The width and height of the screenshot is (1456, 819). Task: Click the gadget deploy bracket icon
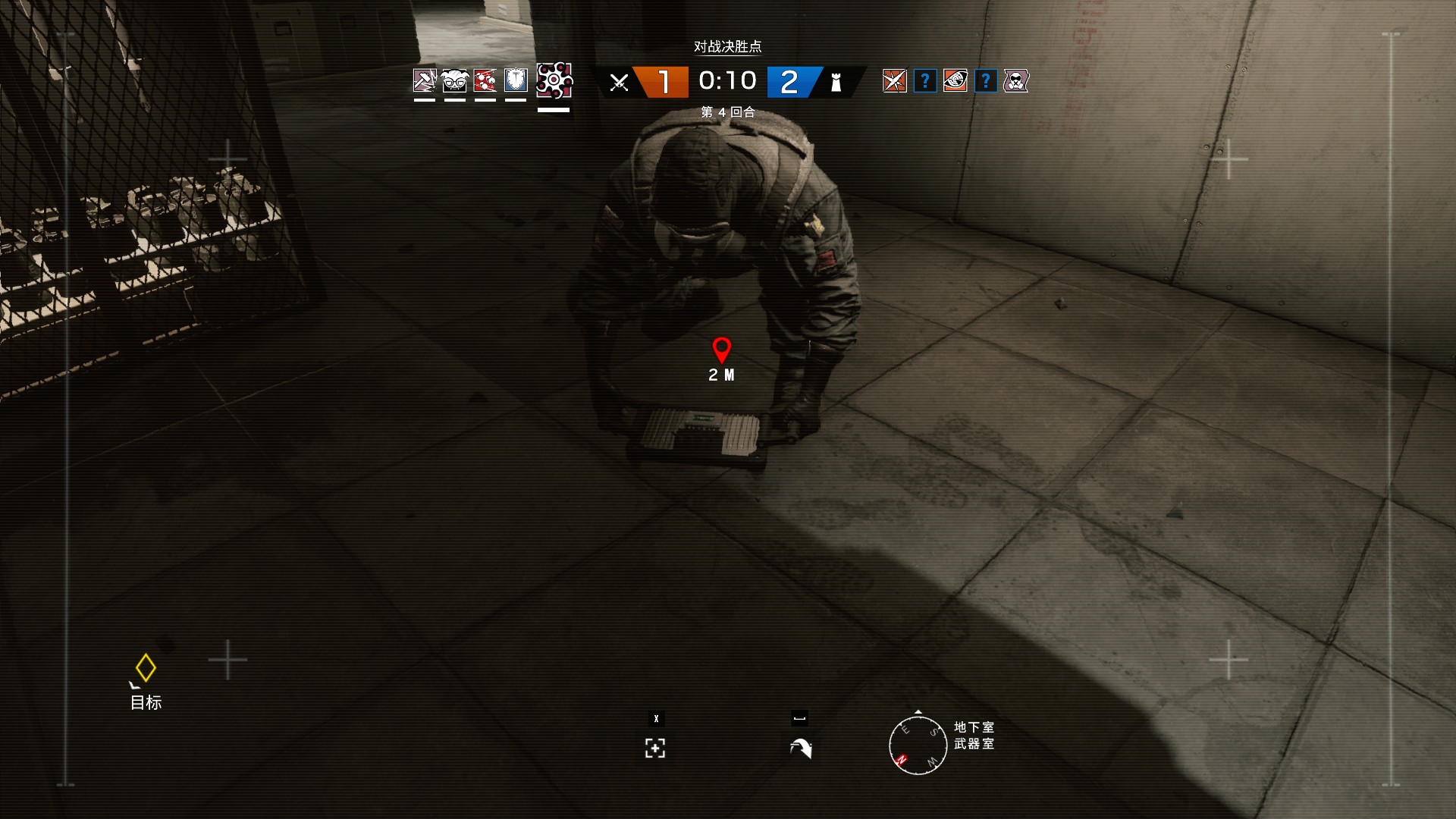point(654,748)
